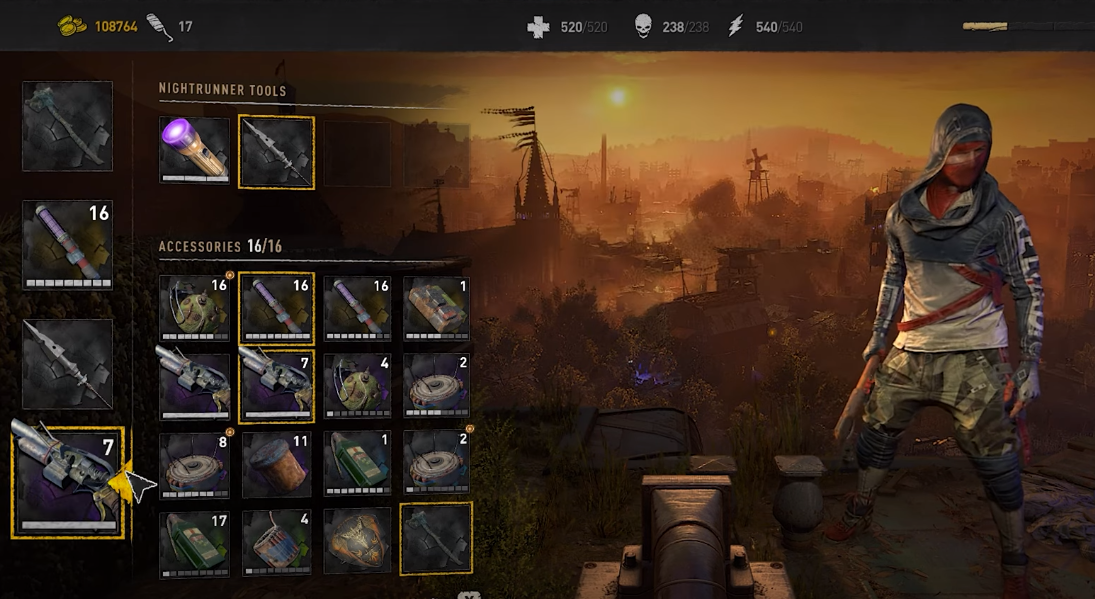Pick the rusty canister with count 11
Screen dimensions: 1095x599
(x=276, y=463)
